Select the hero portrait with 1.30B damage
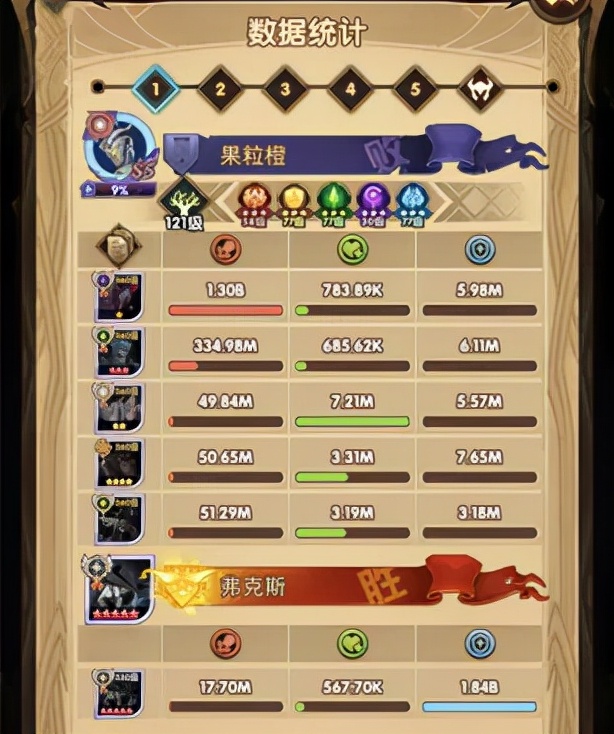The image size is (614, 734). point(119,298)
